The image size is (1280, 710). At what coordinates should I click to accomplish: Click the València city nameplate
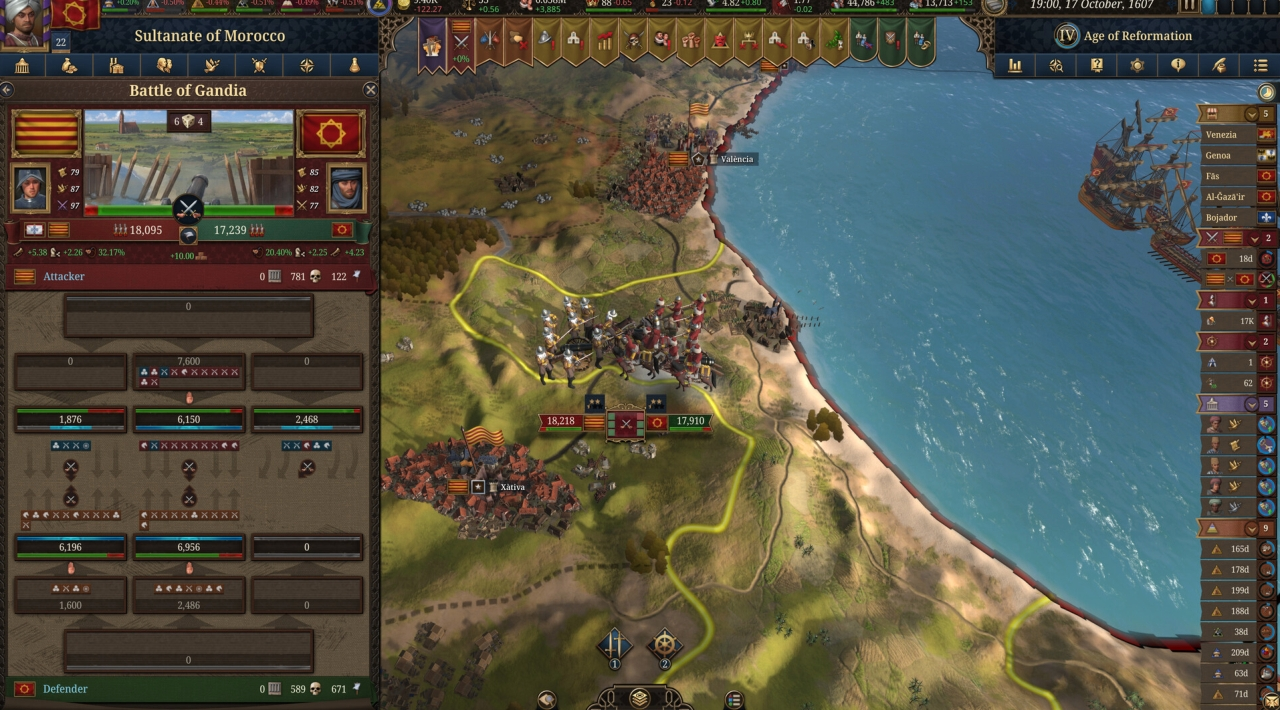pyautogui.click(x=736, y=159)
